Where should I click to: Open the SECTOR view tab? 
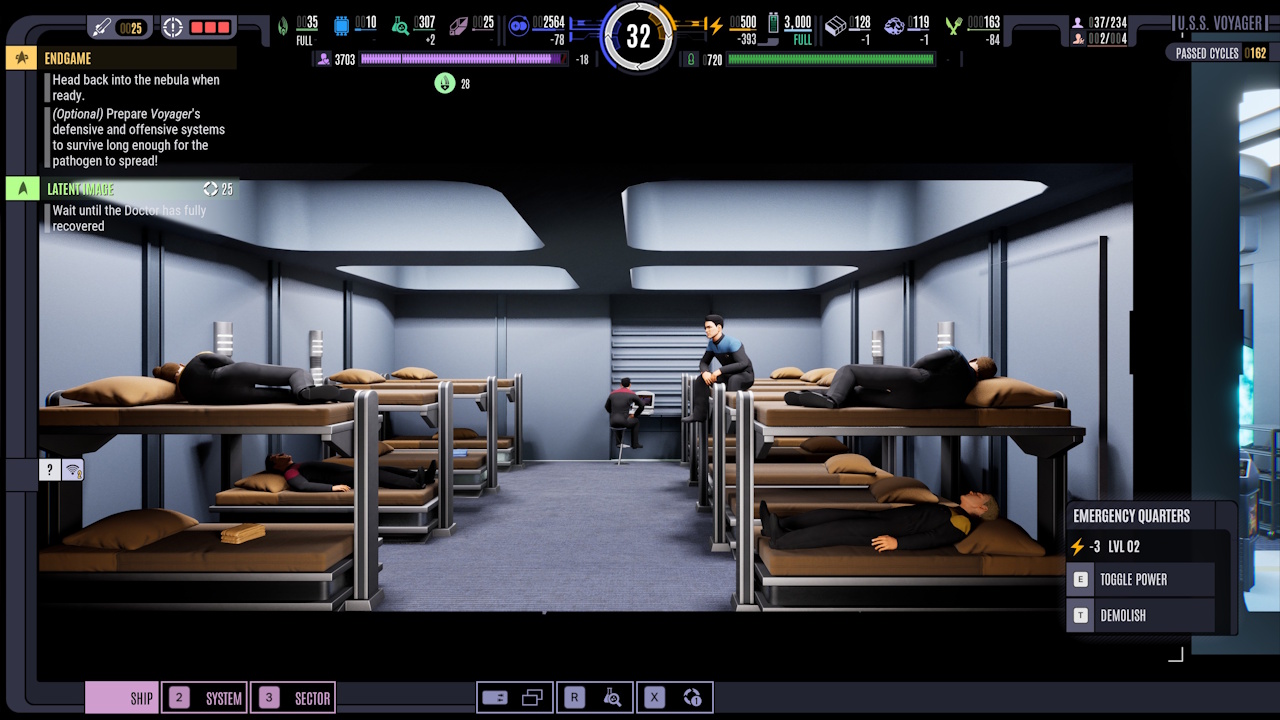tap(295, 697)
